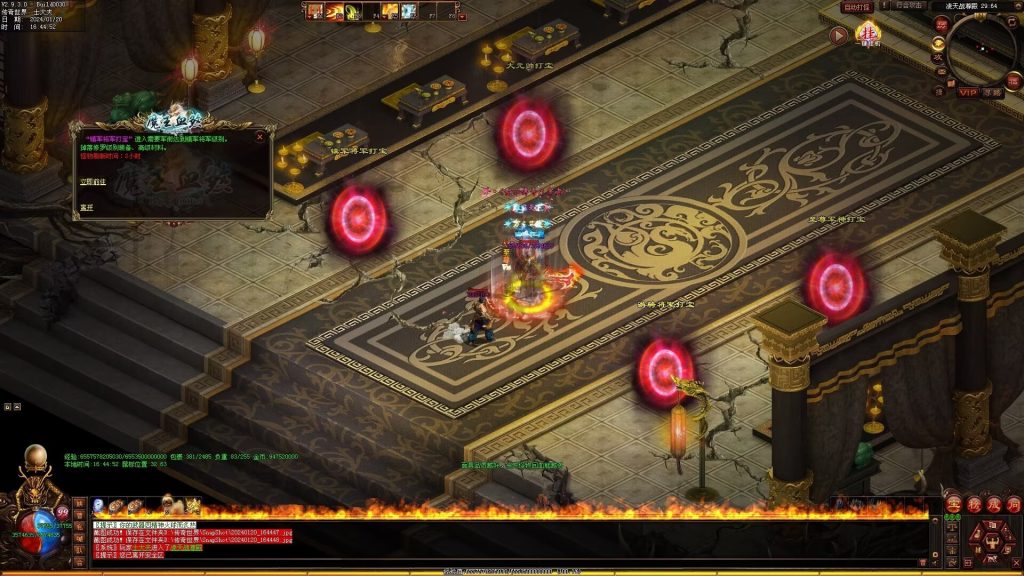Click the dark button right of VIP
The width and height of the screenshot is (1024, 576).
(x=991, y=92)
